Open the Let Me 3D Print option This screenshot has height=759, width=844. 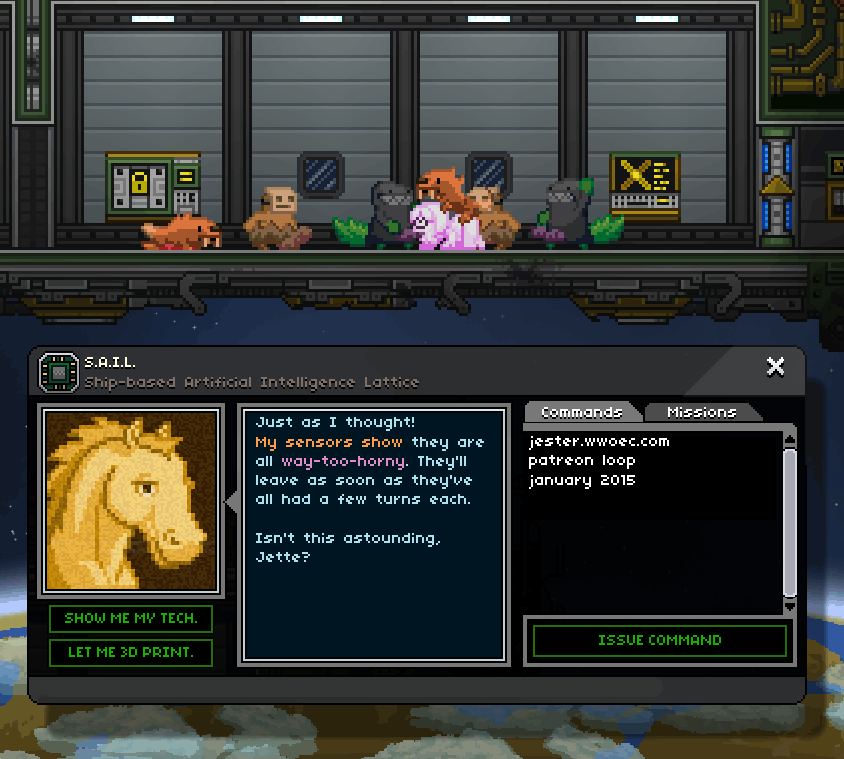pyautogui.click(x=131, y=653)
